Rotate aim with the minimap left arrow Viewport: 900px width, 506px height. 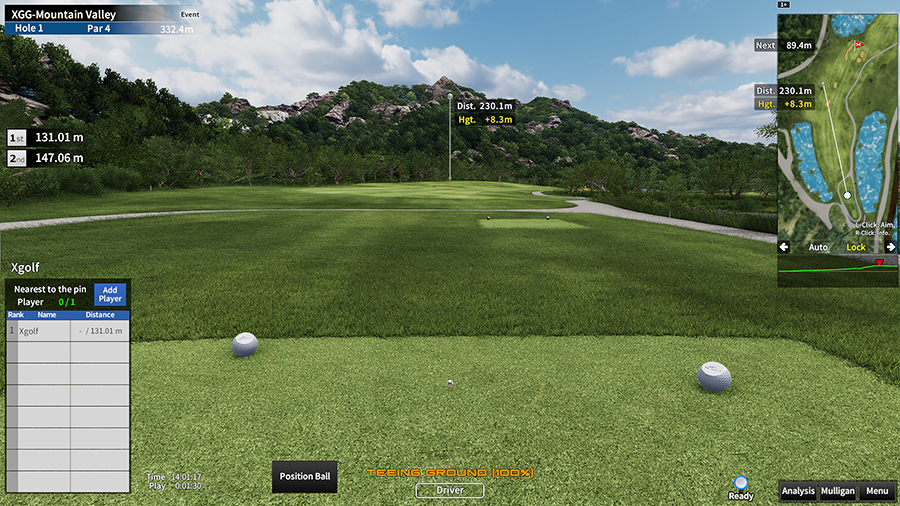tap(784, 247)
